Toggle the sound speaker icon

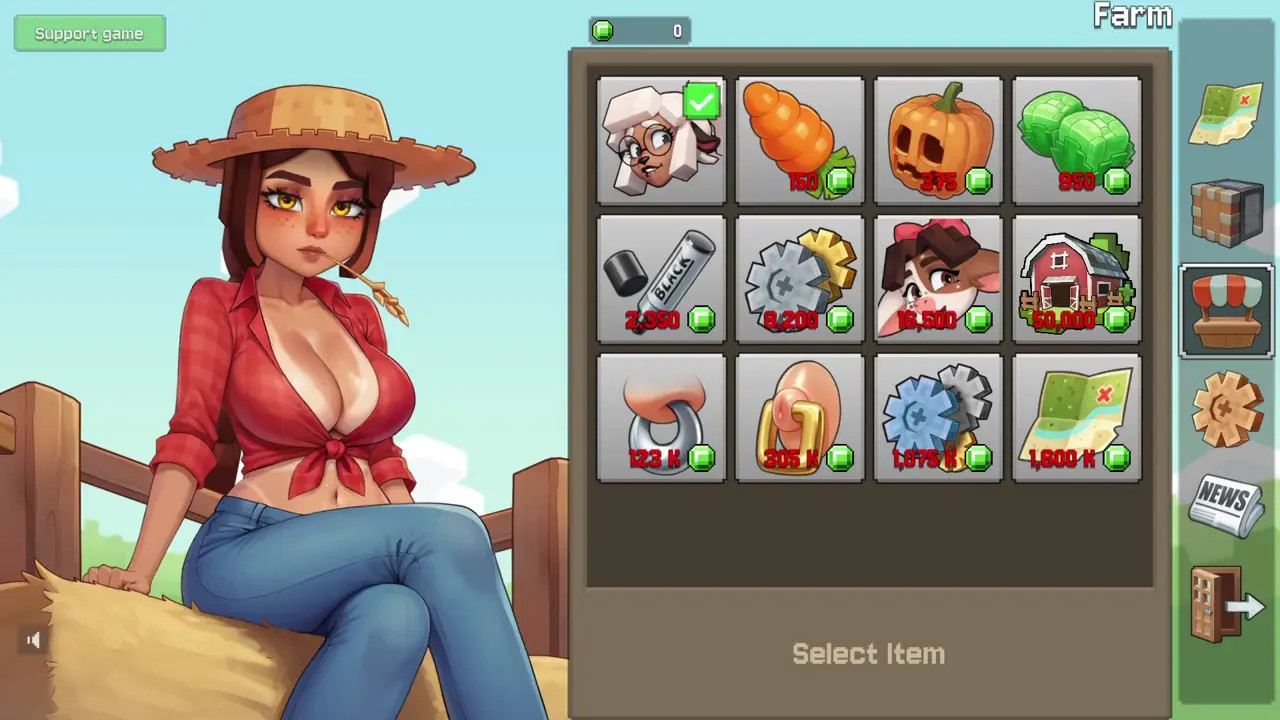(33, 640)
